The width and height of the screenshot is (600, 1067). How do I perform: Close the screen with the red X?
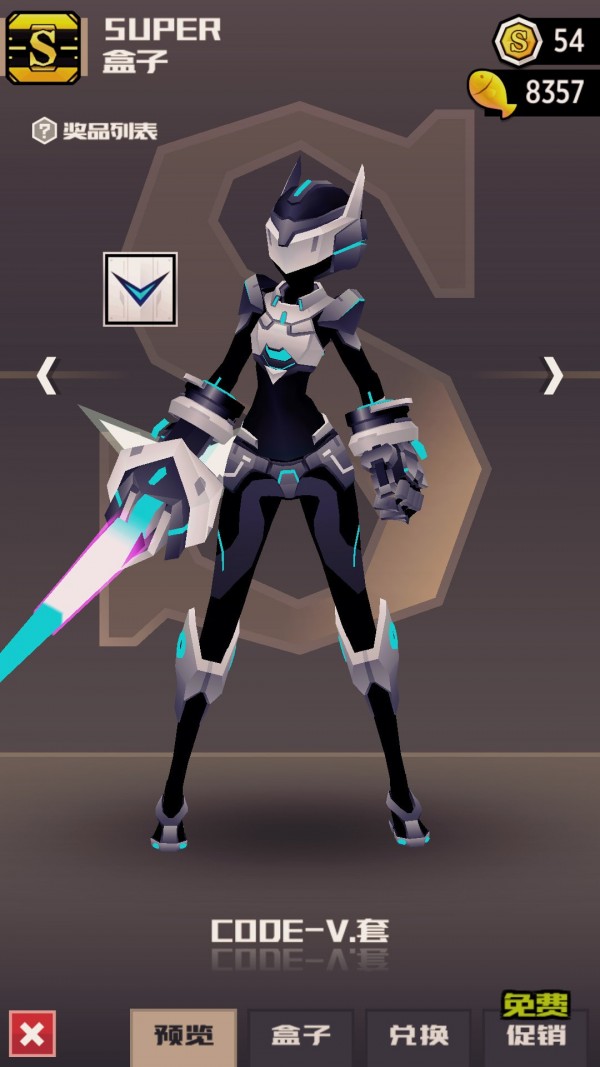coord(32,1034)
